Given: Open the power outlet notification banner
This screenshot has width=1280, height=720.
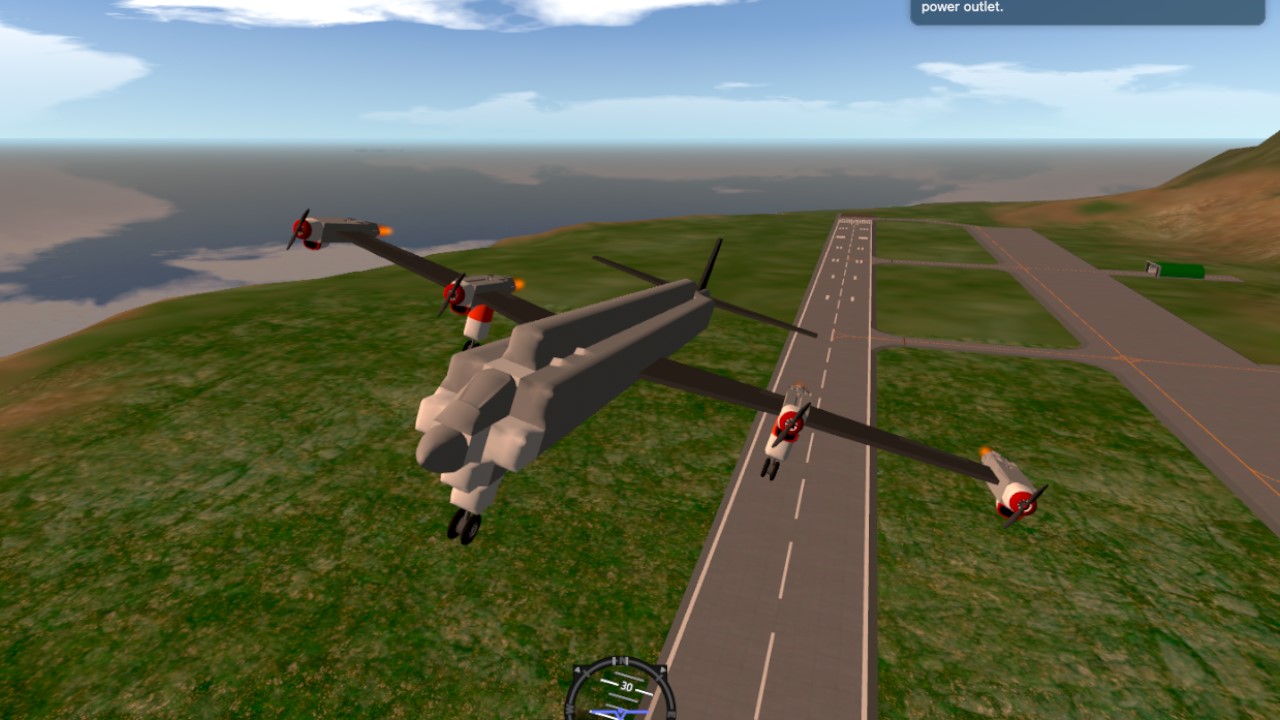Looking at the screenshot, I should click(x=1087, y=10).
